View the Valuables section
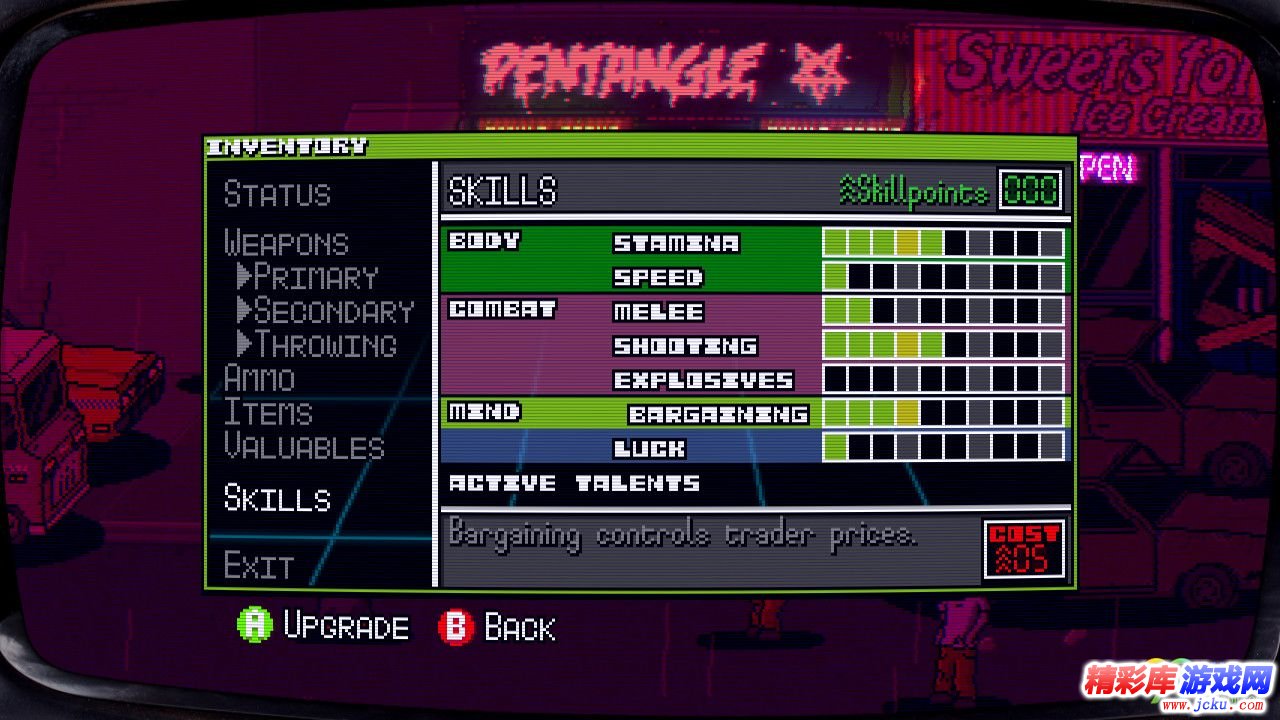The image size is (1280, 720). (x=304, y=447)
